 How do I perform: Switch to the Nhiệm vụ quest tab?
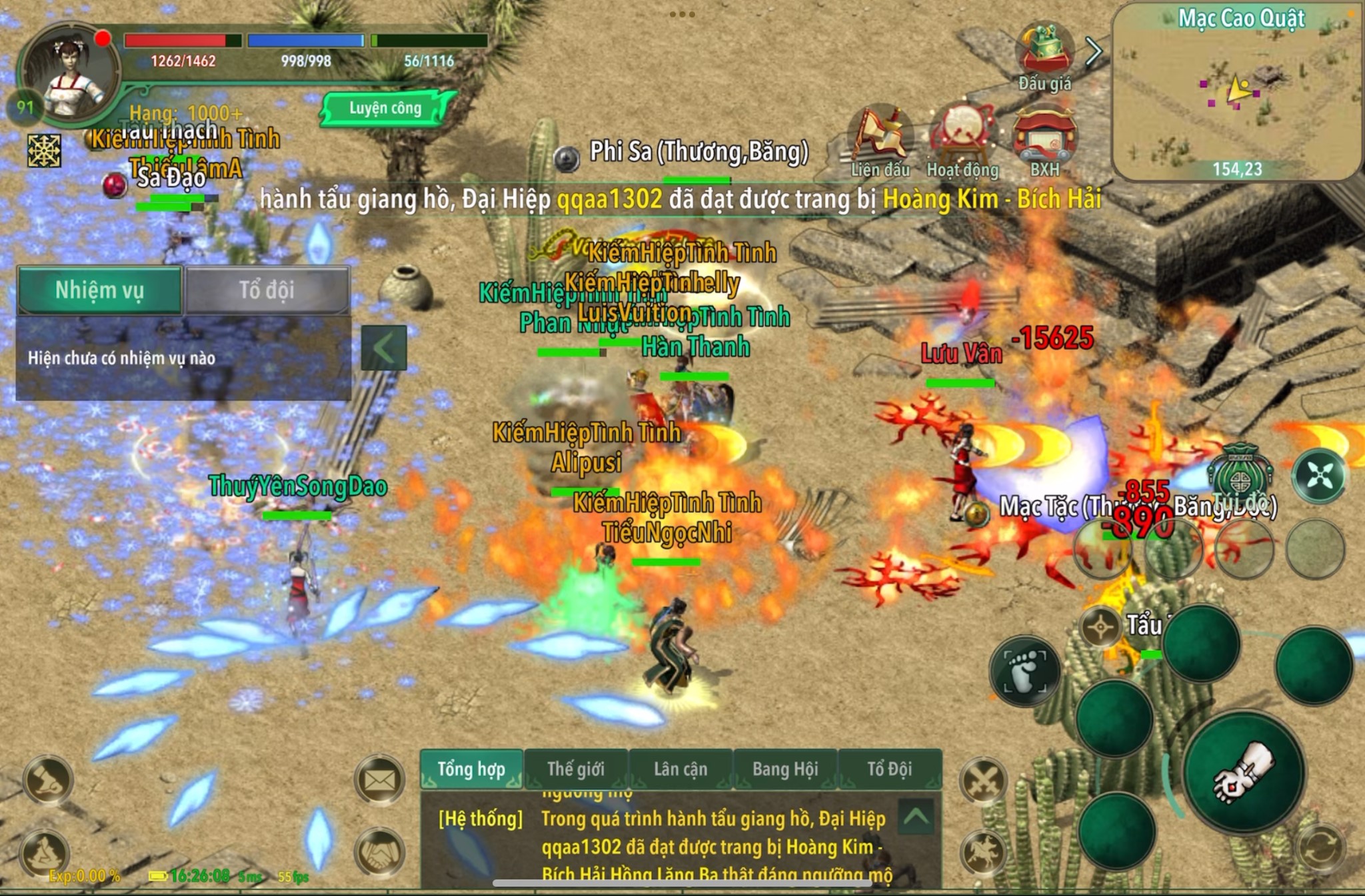(x=99, y=290)
